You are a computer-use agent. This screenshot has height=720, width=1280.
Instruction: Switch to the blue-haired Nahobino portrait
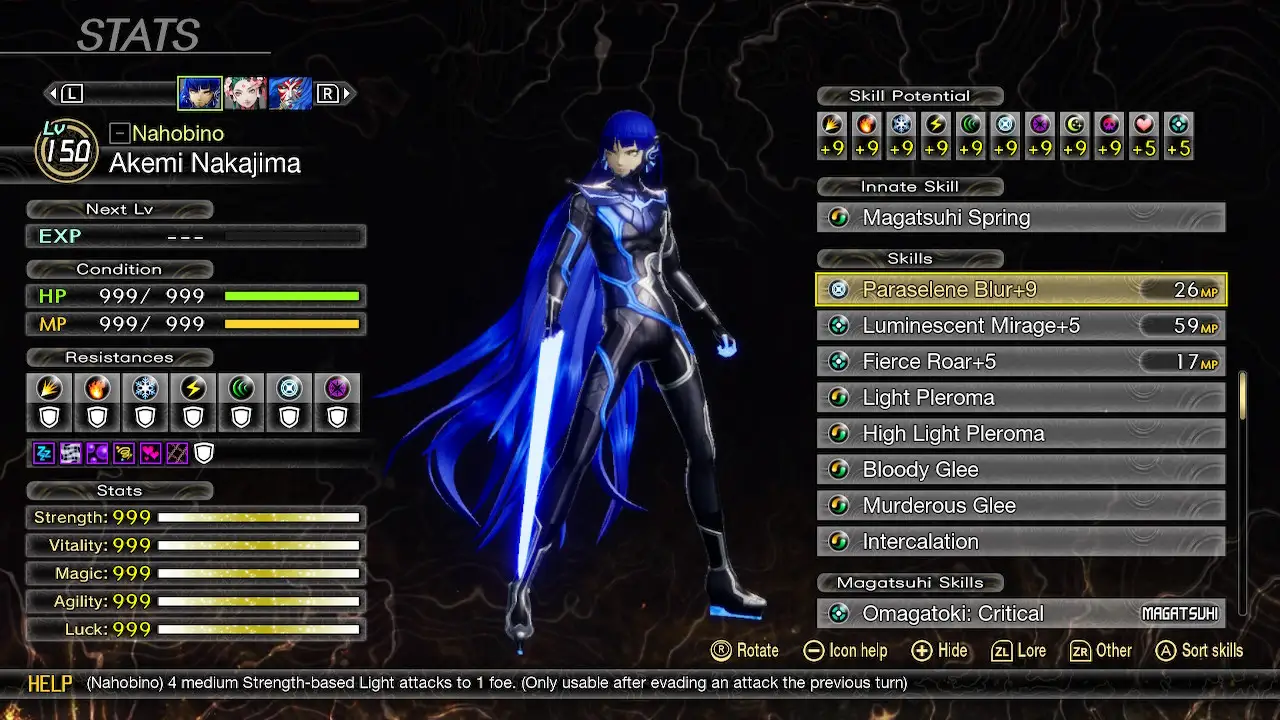(x=200, y=94)
